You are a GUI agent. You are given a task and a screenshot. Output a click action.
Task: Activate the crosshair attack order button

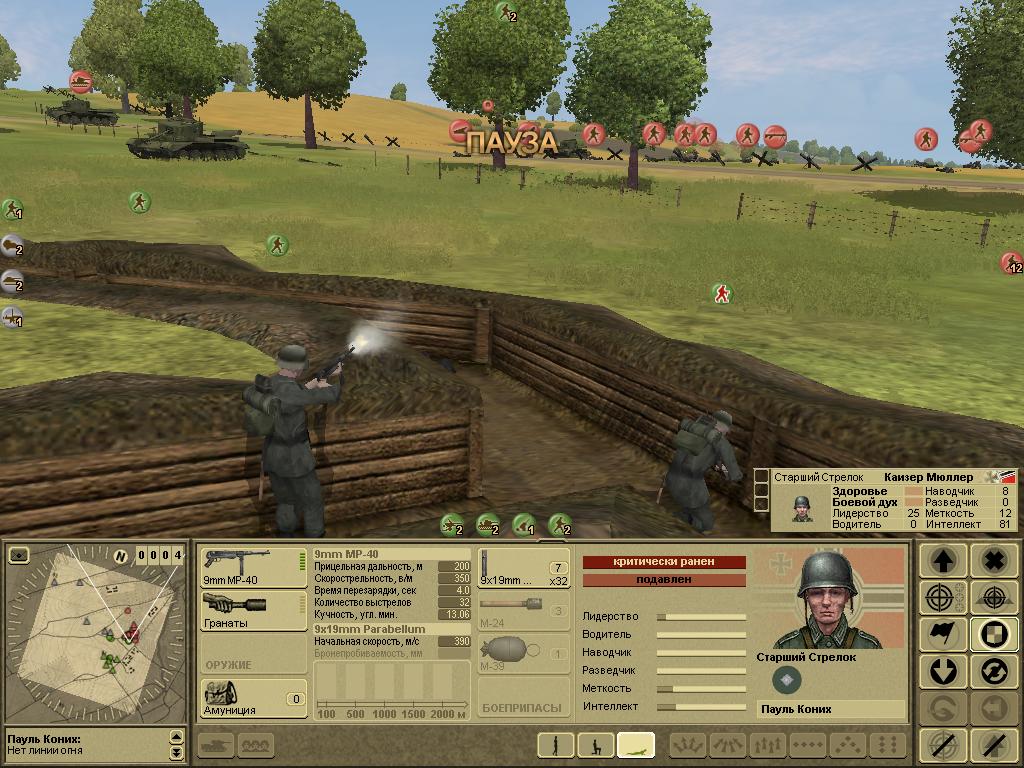tap(943, 598)
